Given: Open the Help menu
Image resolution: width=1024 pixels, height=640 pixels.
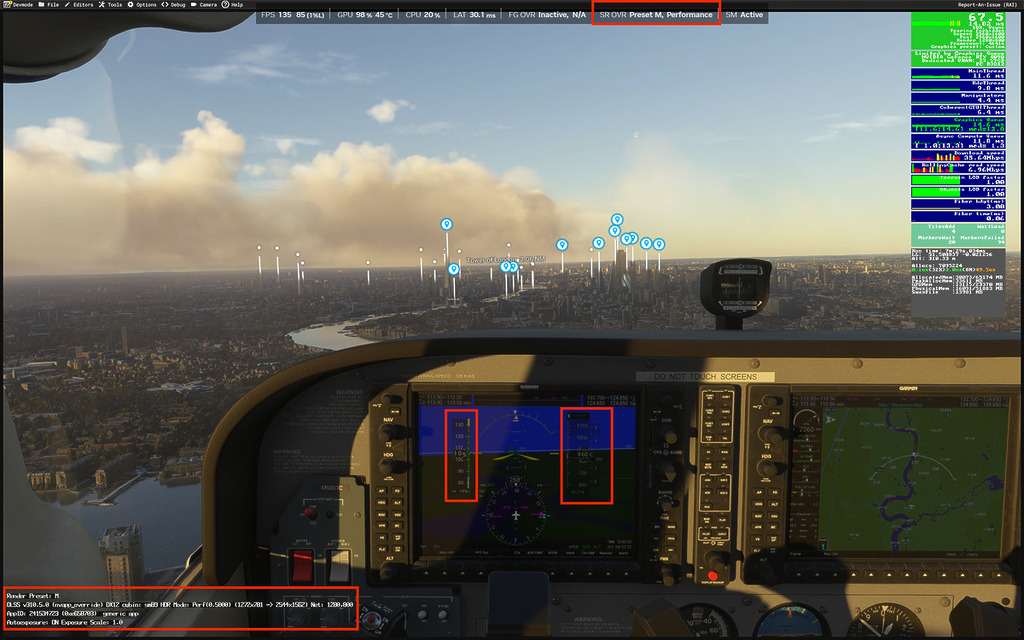Looking at the screenshot, I should [237, 4].
